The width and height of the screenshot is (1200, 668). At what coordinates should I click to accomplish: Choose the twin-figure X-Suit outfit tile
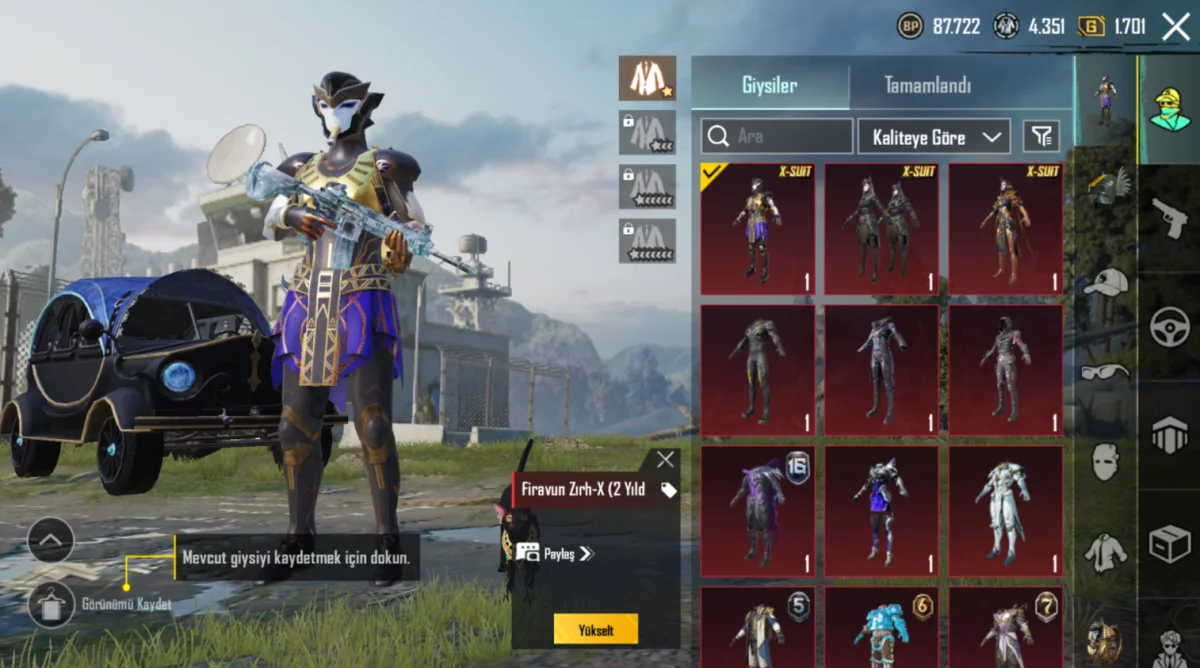pos(881,229)
